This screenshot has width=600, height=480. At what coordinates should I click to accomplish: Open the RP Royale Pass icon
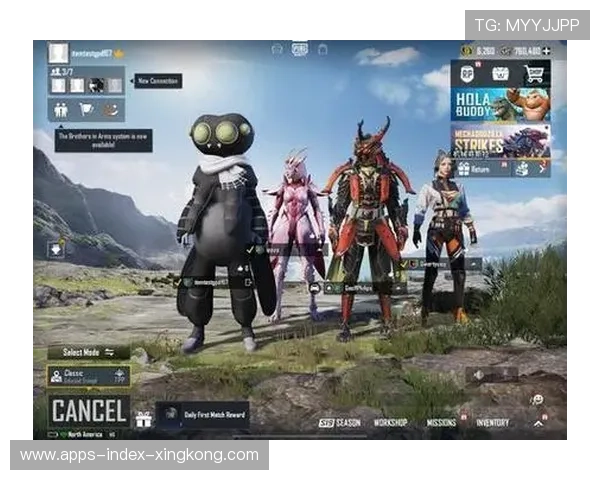(468, 73)
